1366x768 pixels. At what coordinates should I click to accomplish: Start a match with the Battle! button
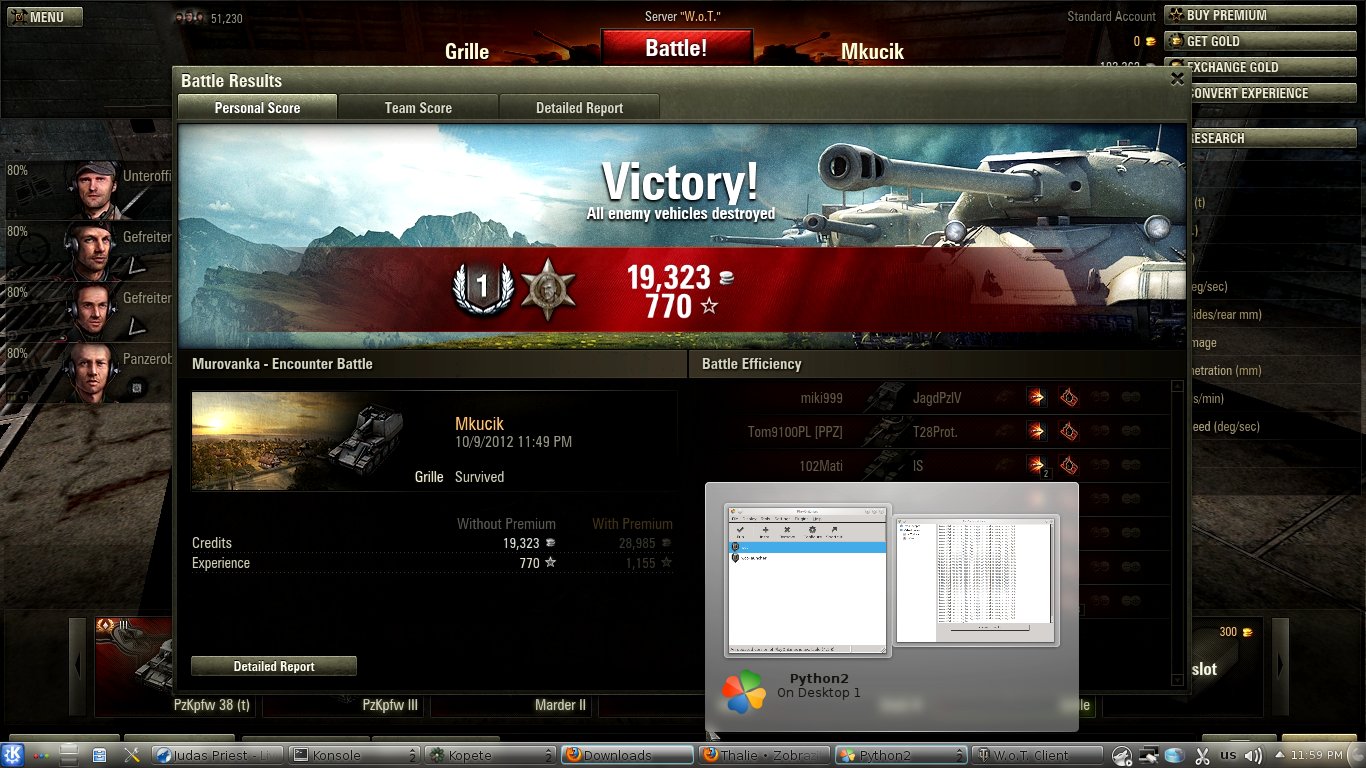point(676,48)
